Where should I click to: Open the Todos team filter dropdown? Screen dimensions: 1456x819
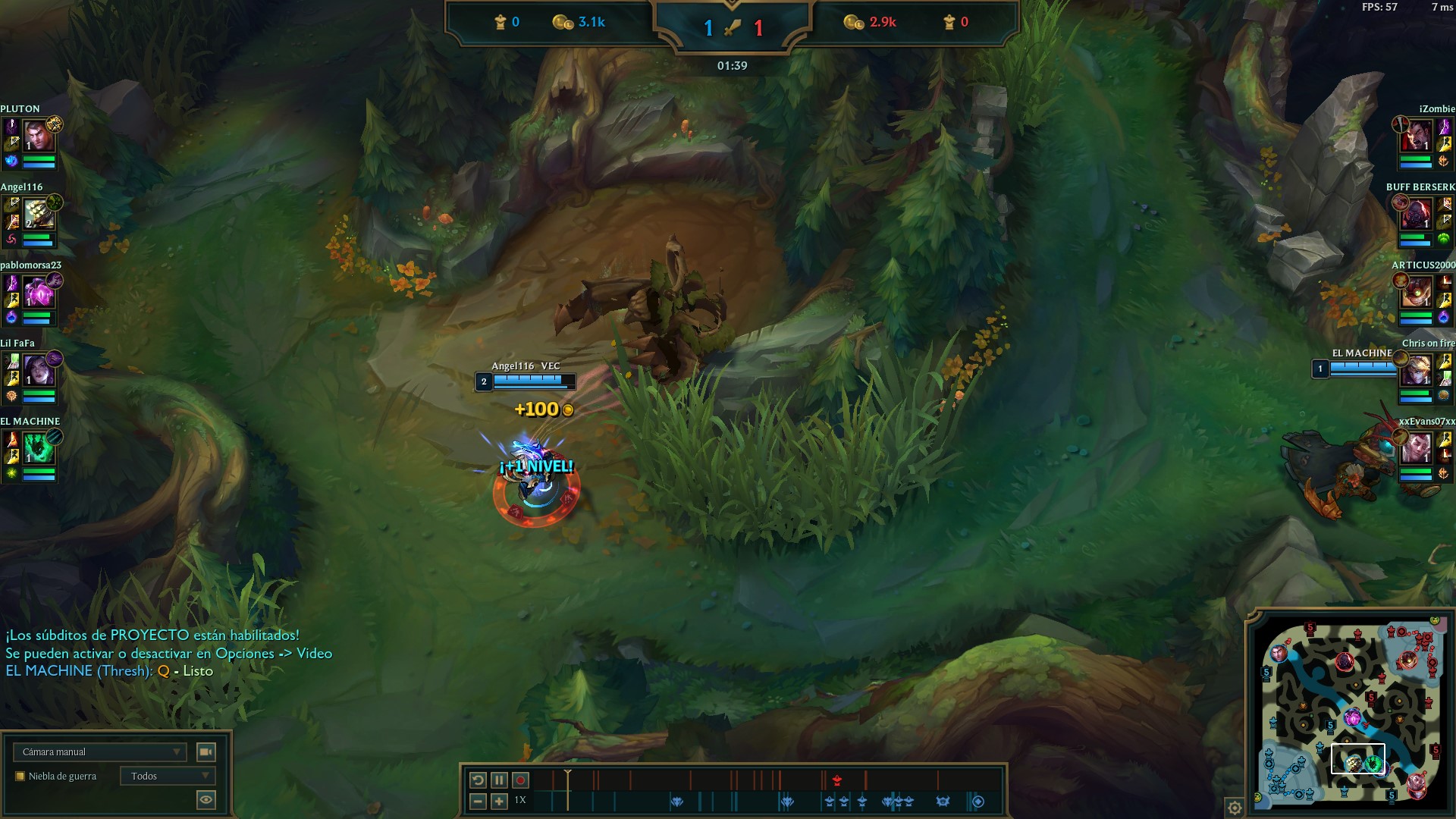pos(168,776)
